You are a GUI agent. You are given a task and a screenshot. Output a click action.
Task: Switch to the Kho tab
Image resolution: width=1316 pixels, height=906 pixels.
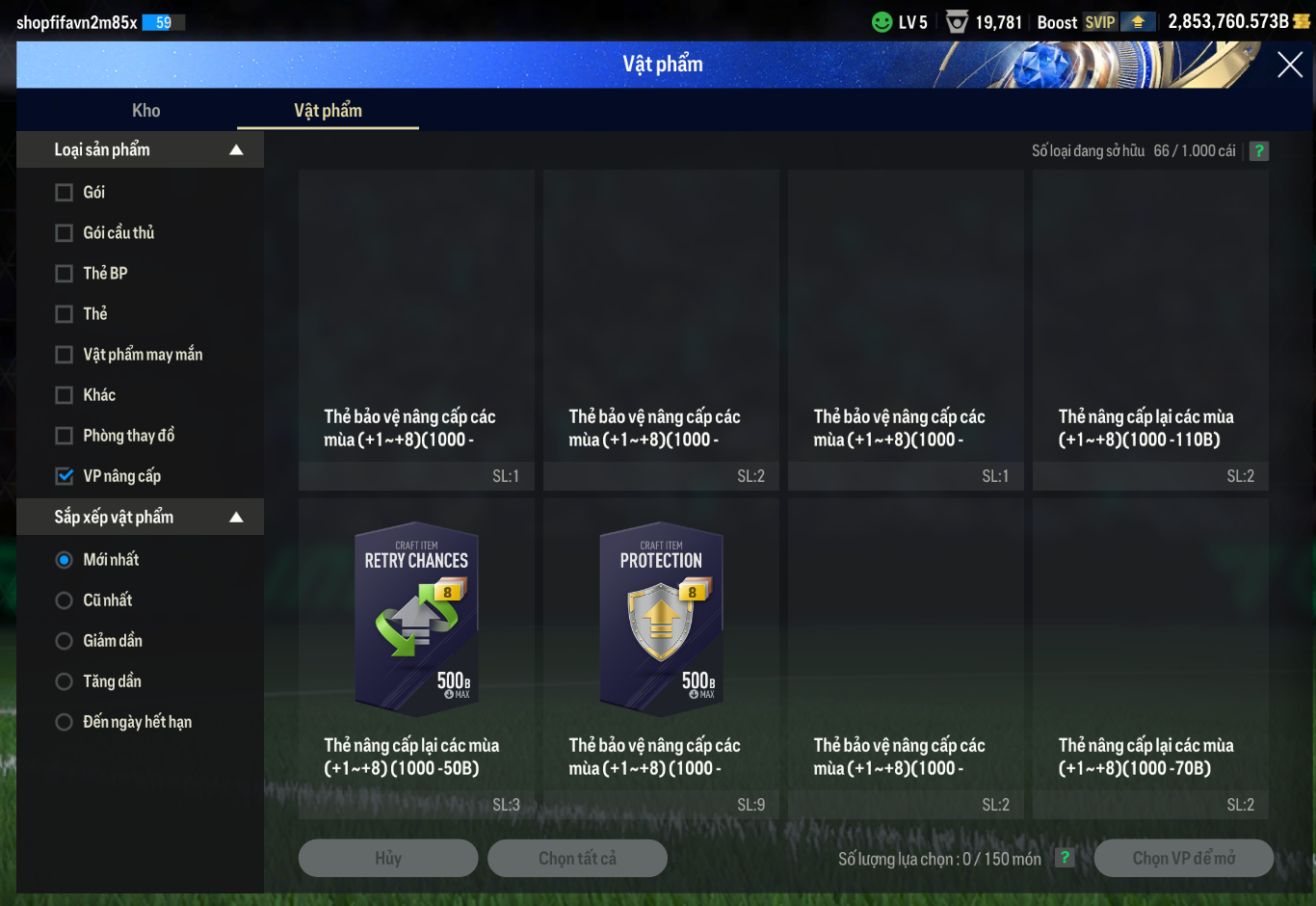(146, 111)
